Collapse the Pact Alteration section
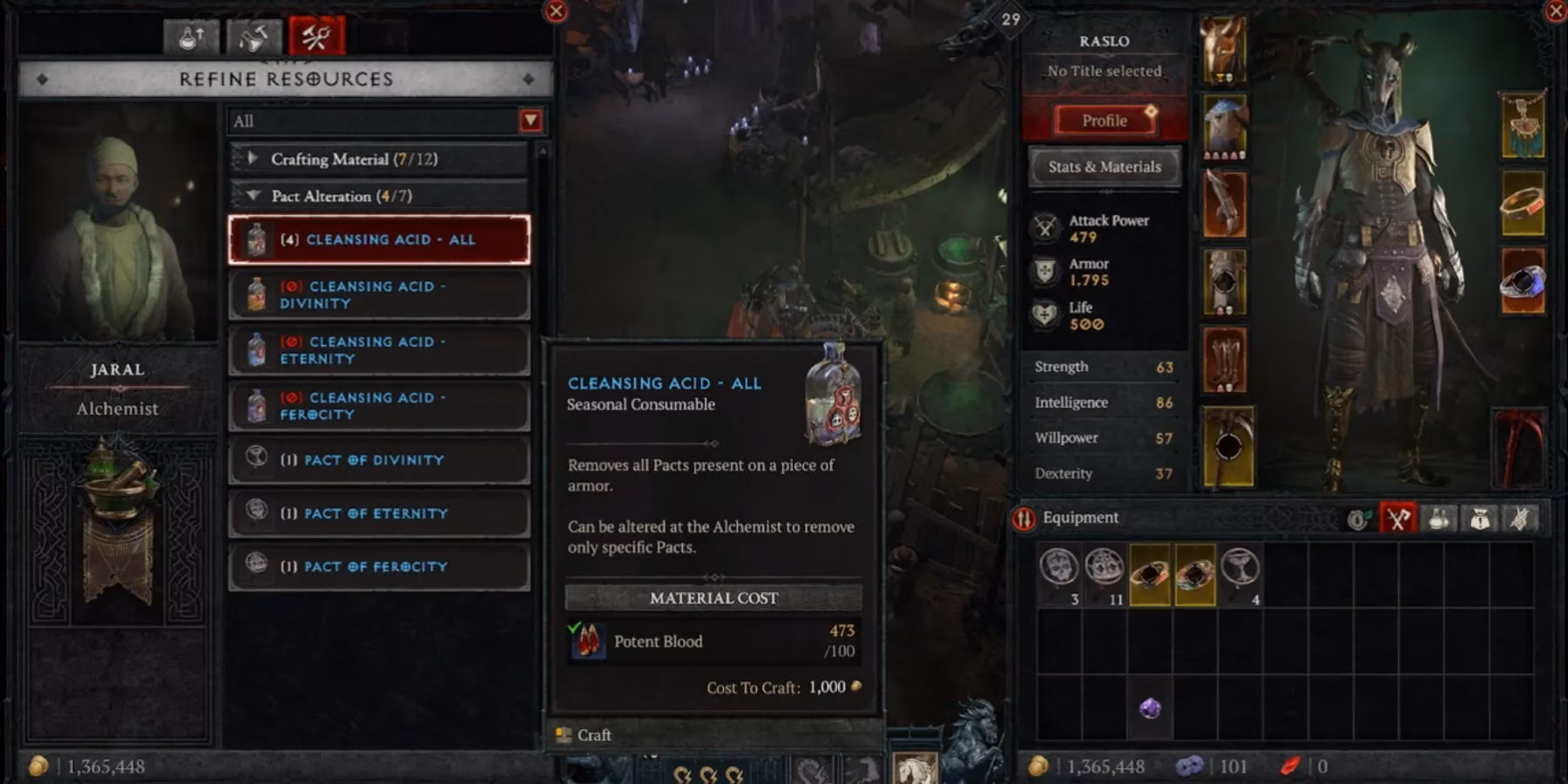The image size is (1568, 784). click(x=253, y=196)
